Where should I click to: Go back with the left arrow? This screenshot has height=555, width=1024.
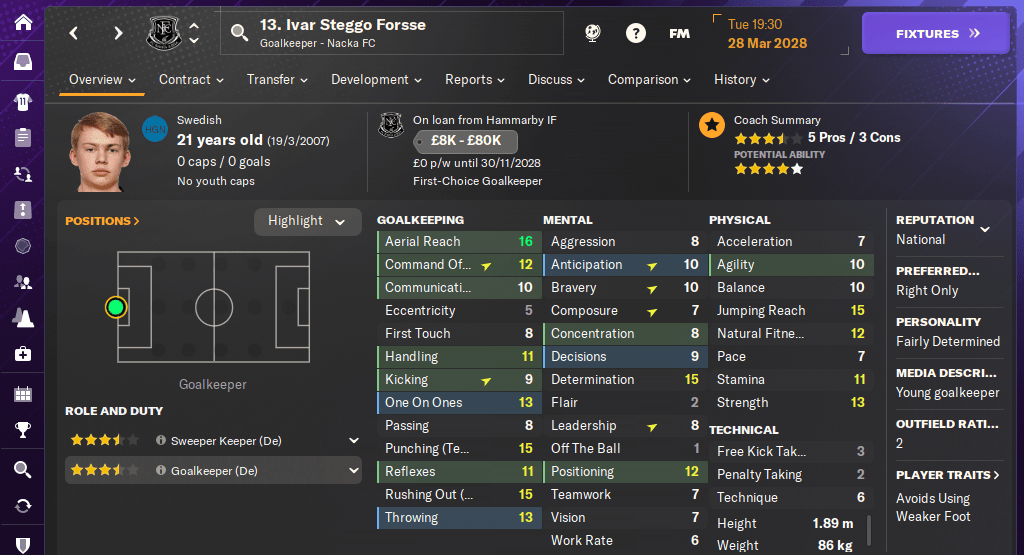click(74, 34)
